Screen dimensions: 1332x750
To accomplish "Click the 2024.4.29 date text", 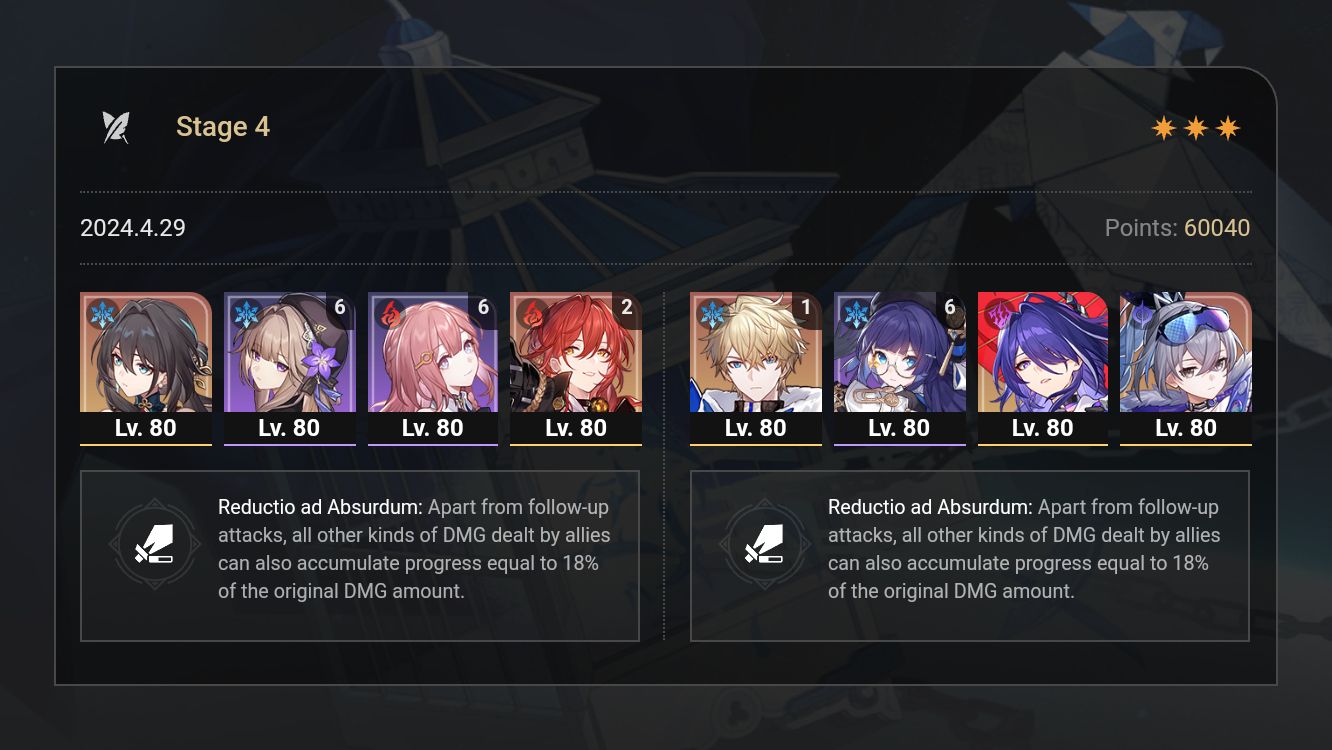I will click(132, 228).
